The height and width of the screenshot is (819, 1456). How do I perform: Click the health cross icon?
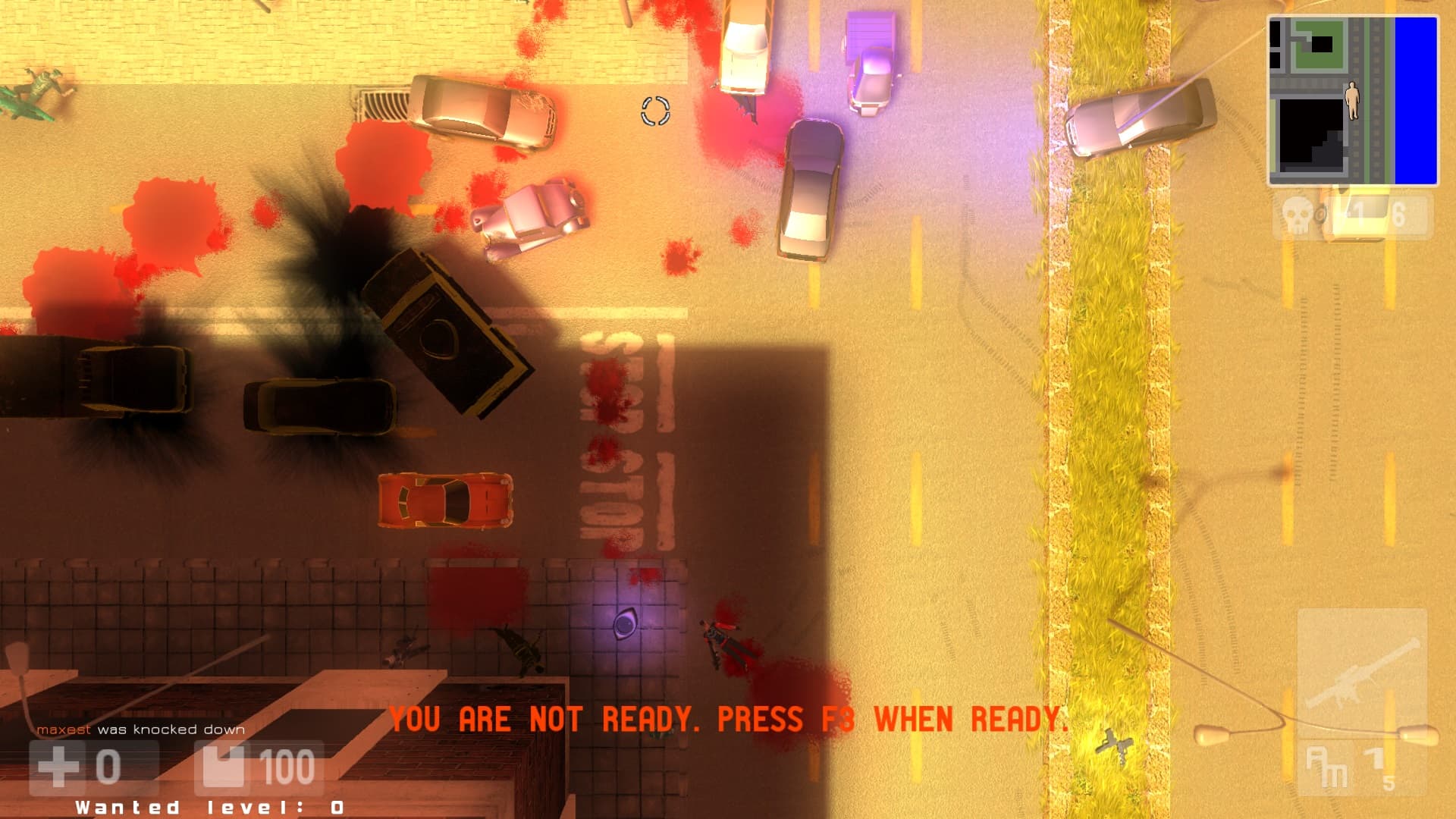58,767
